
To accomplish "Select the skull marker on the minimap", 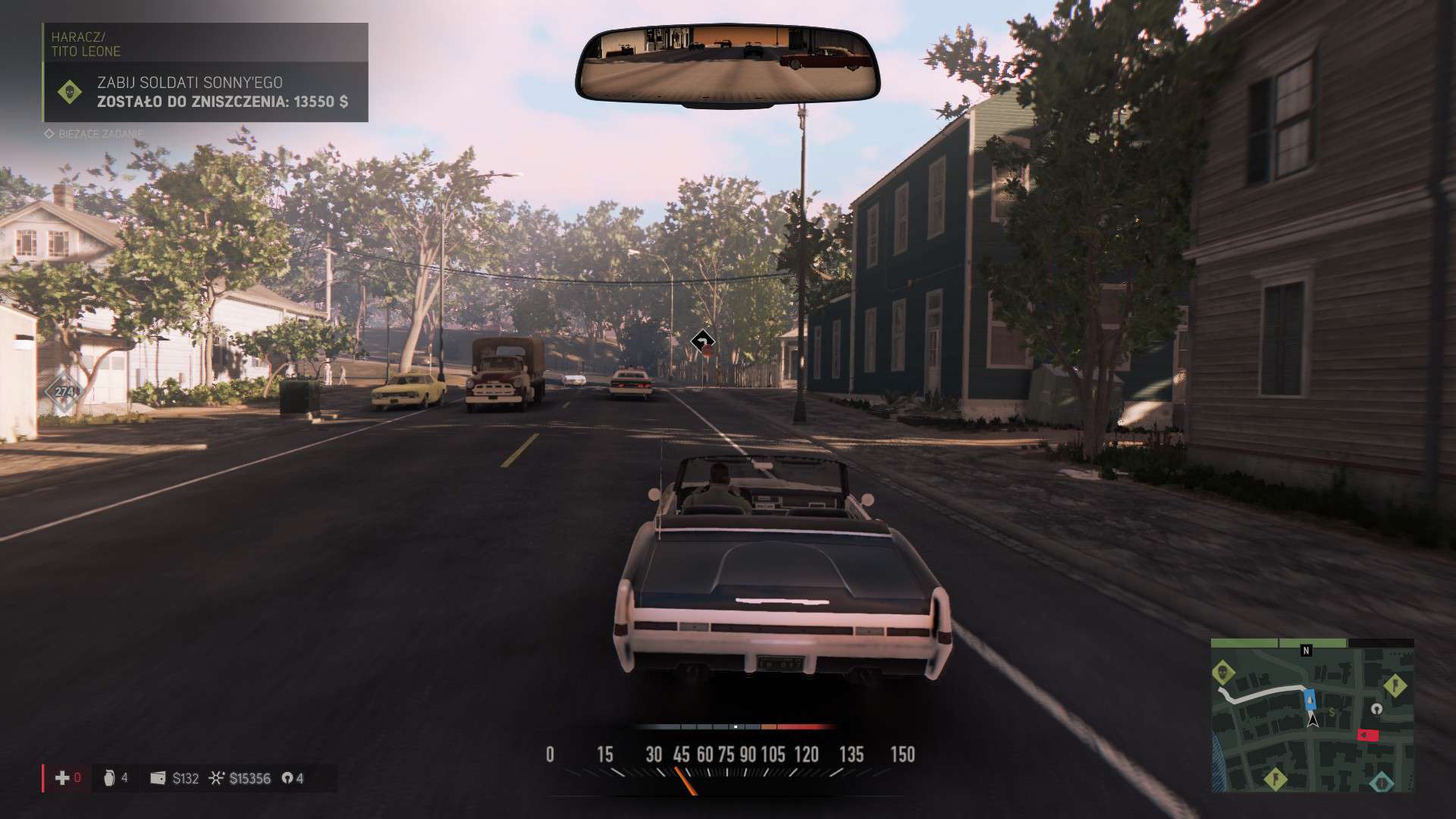I will (x=1222, y=672).
